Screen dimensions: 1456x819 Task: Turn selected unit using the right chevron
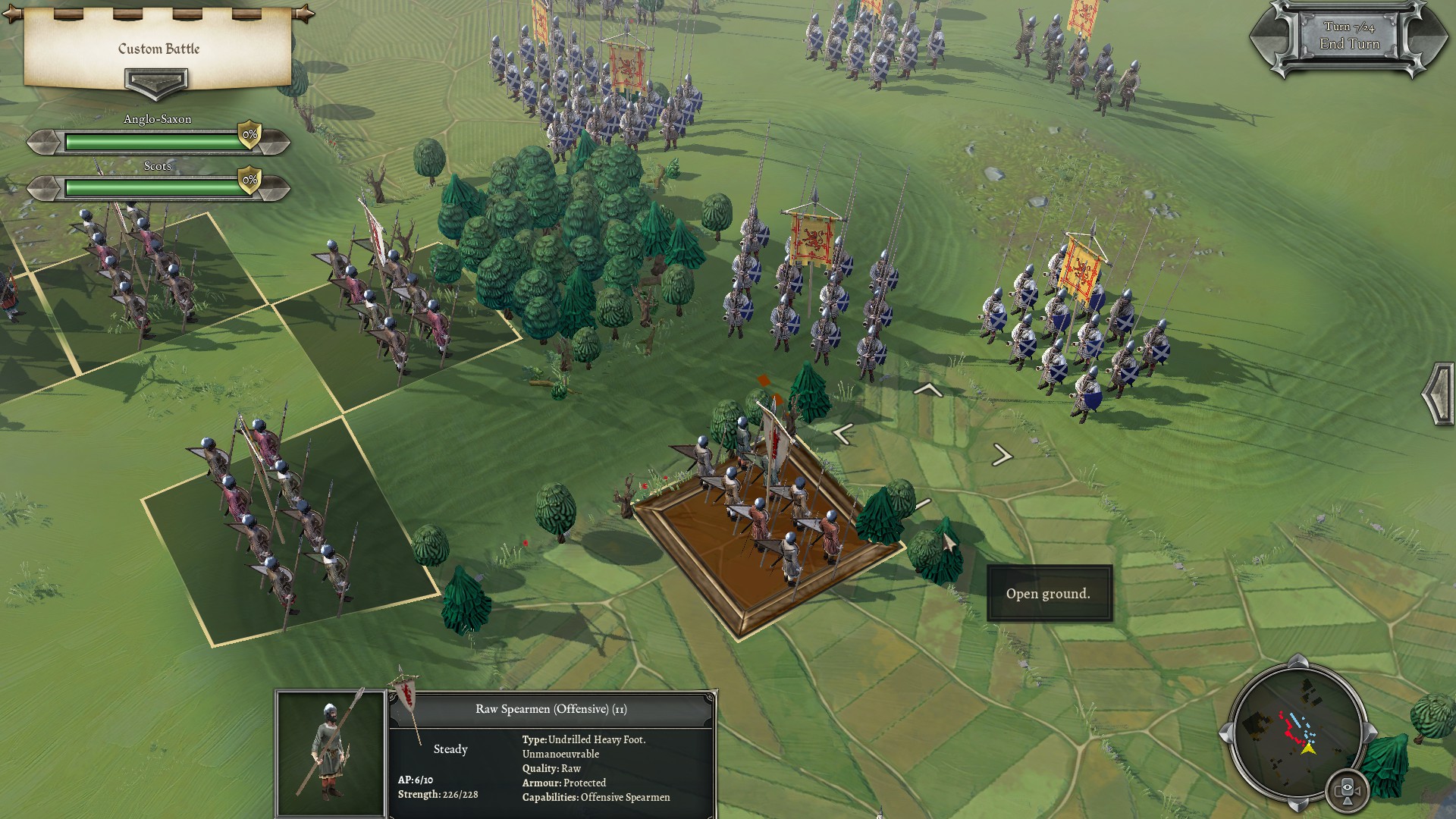point(1002,455)
